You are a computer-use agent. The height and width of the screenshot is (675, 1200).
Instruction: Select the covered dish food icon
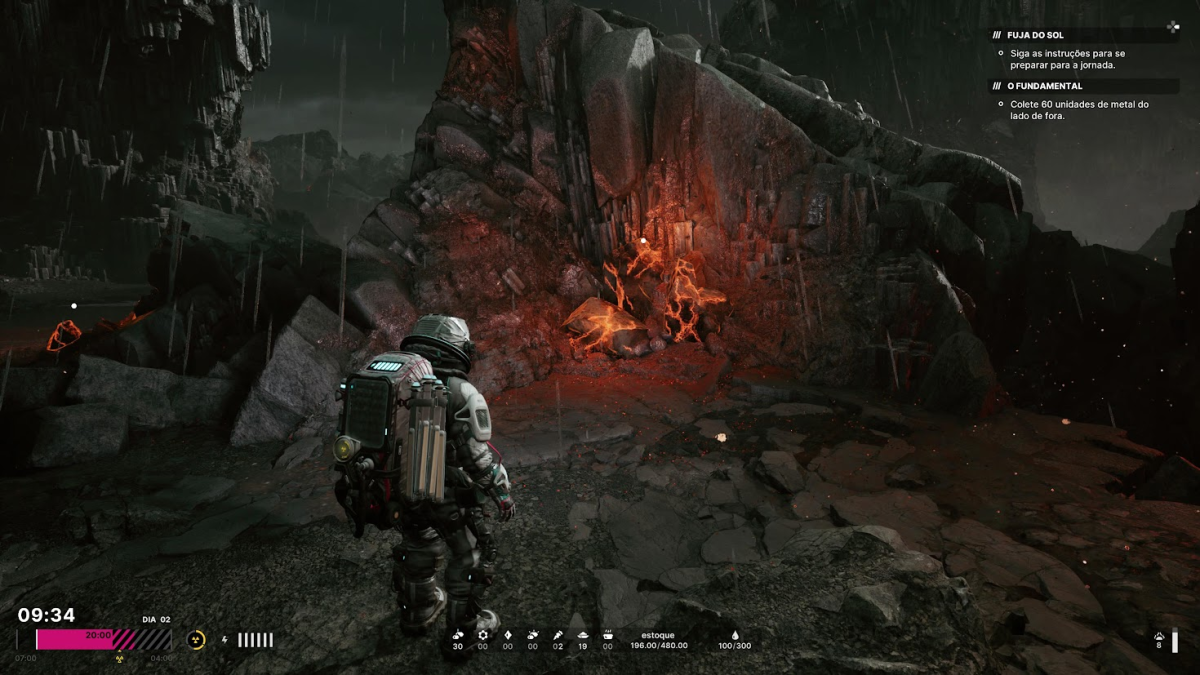(x=583, y=634)
